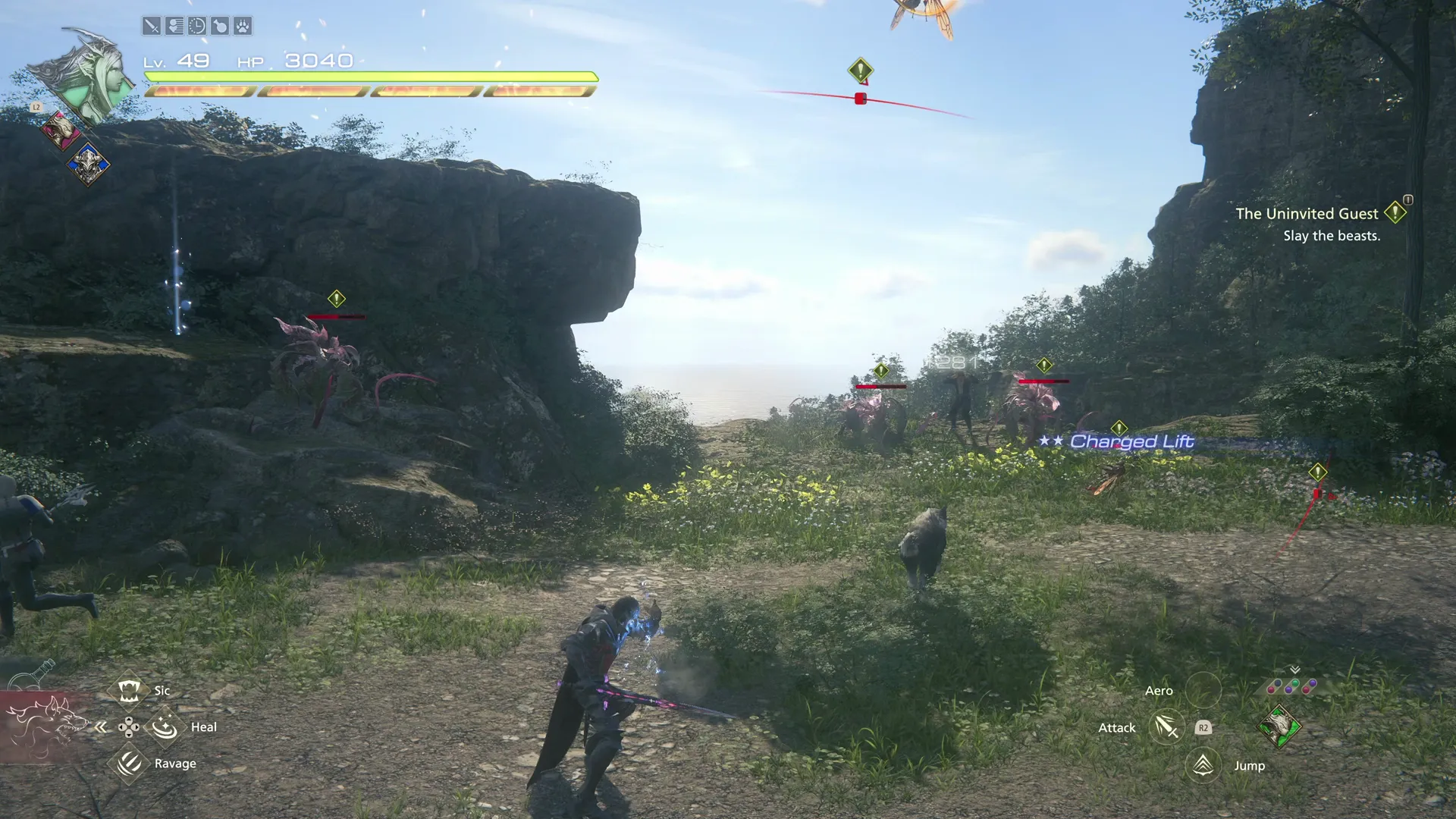This screenshot has height=819, width=1456.
Task: Select the quest title The Uninvited Guest
Action: click(1307, 213)
